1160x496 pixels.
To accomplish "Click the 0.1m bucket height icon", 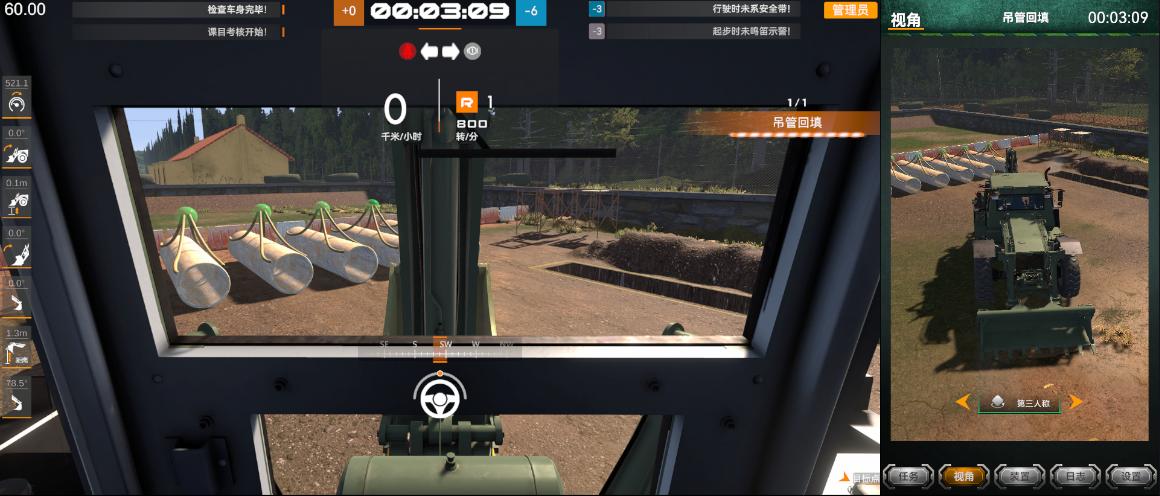I will [x=17, y=202].
